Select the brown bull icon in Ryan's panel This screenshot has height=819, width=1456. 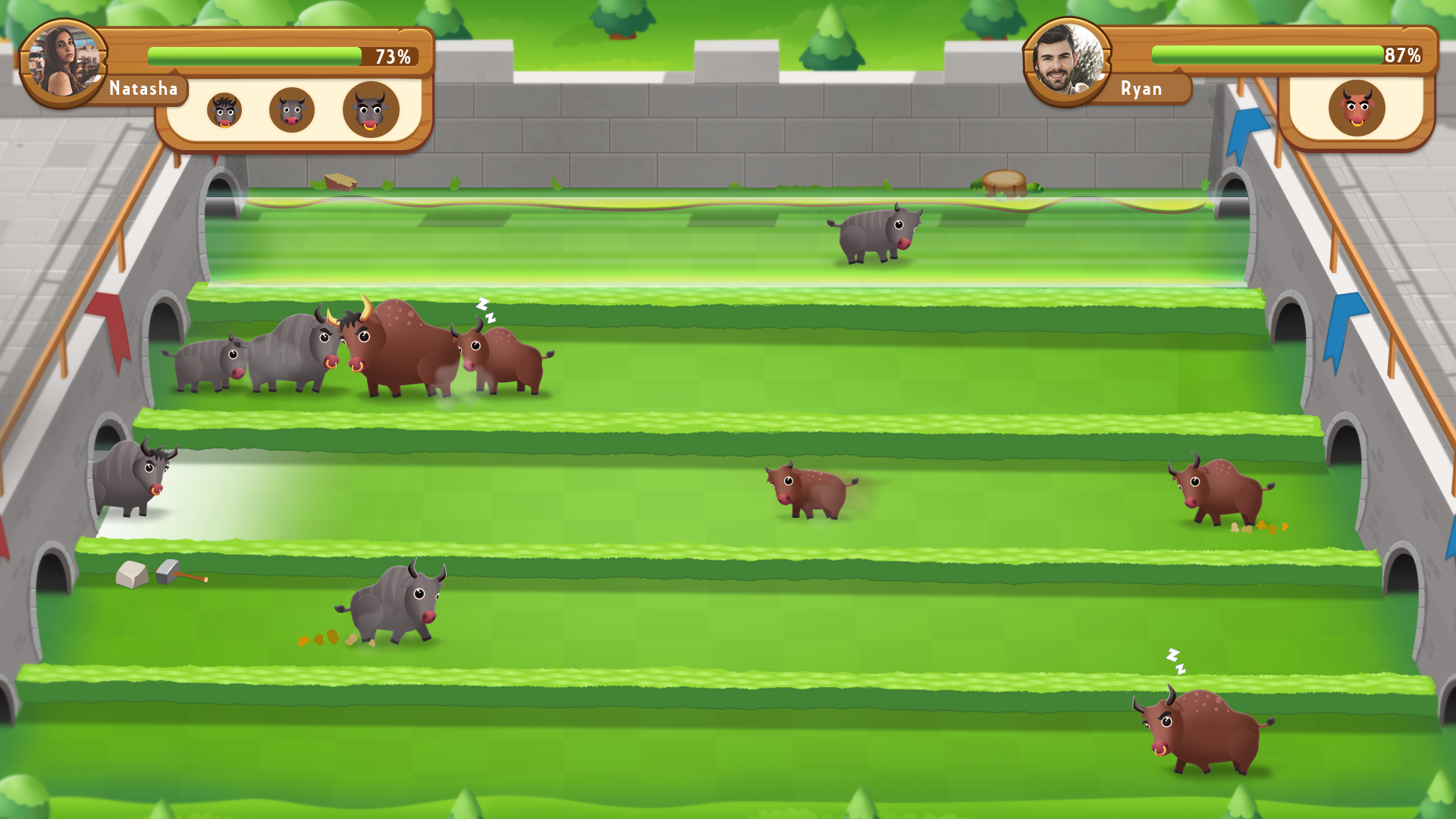(1357, 108)
